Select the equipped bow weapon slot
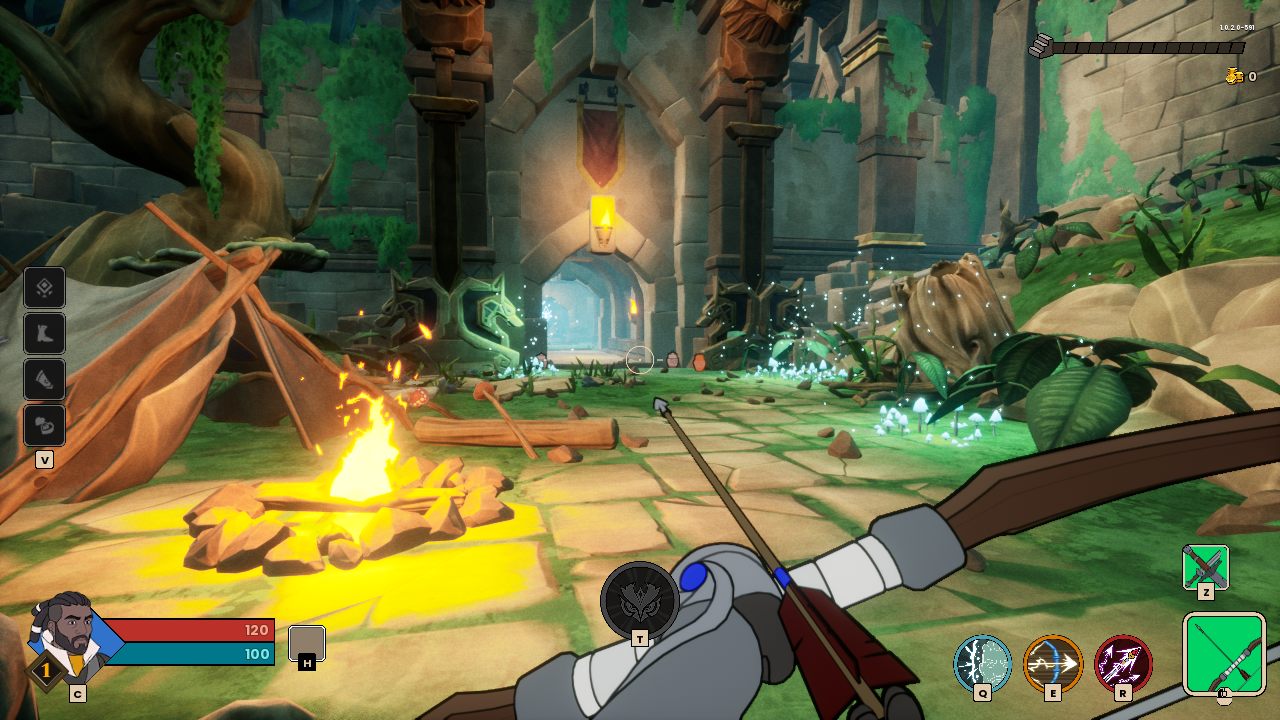 coord(1224,653)
